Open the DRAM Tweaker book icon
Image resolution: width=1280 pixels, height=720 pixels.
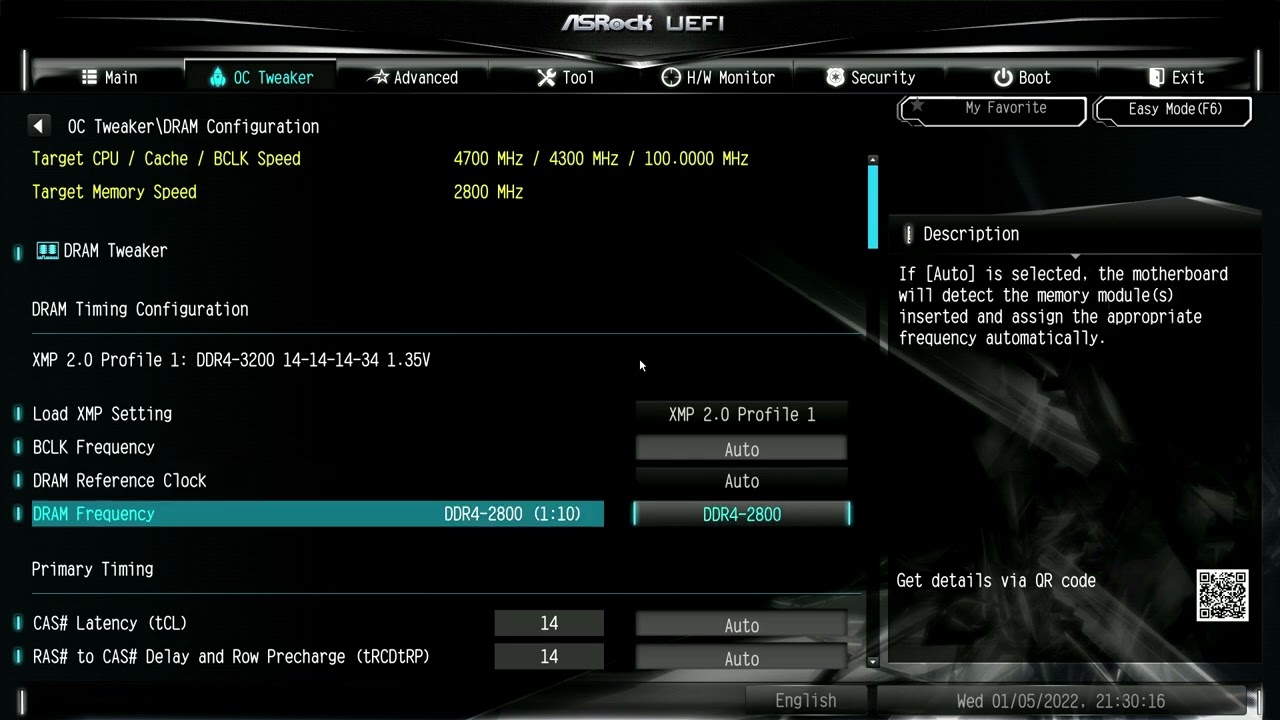[x=47, y=250]
